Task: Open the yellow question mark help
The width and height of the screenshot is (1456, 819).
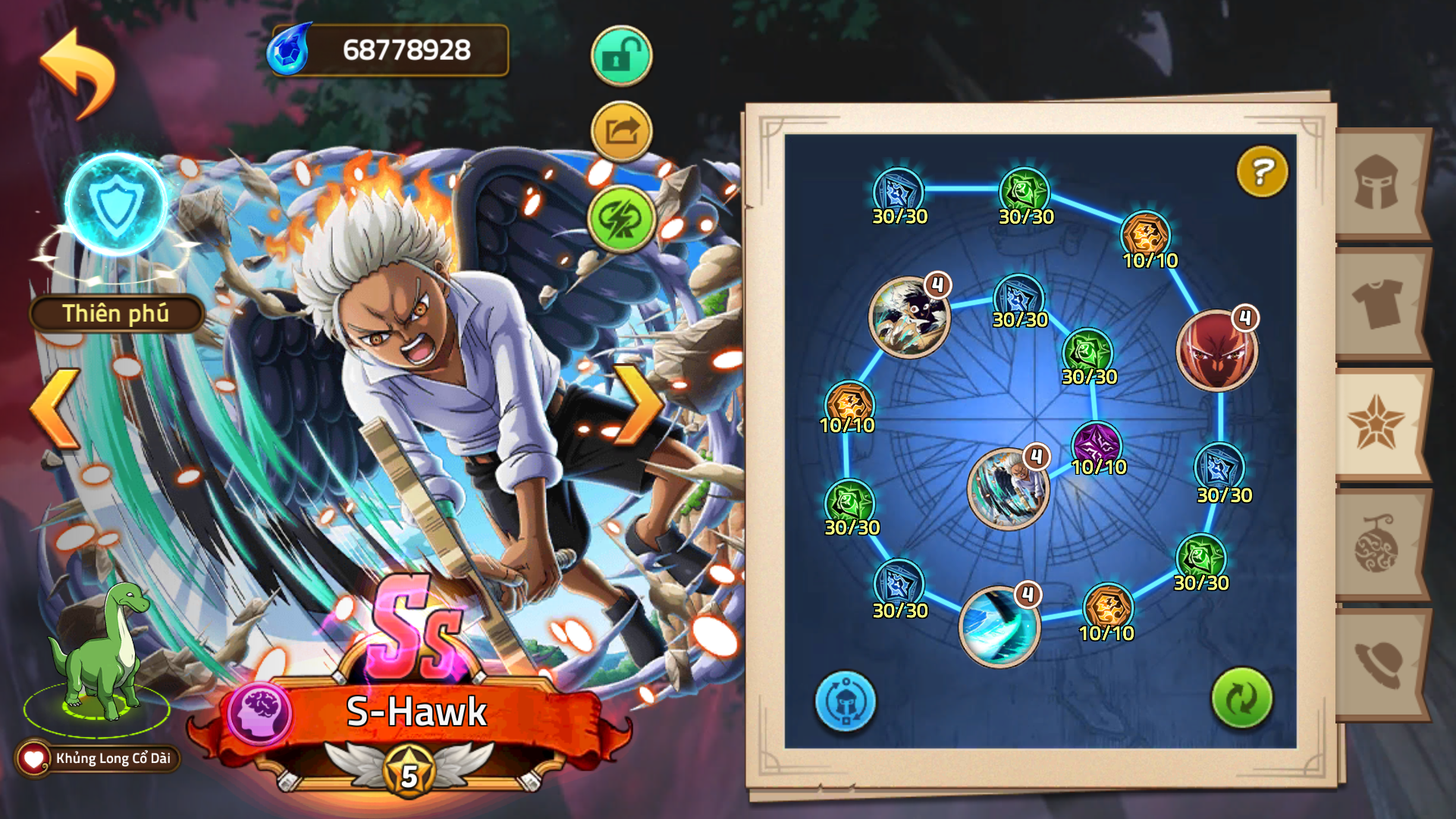Action: (x=1262, y=172)
